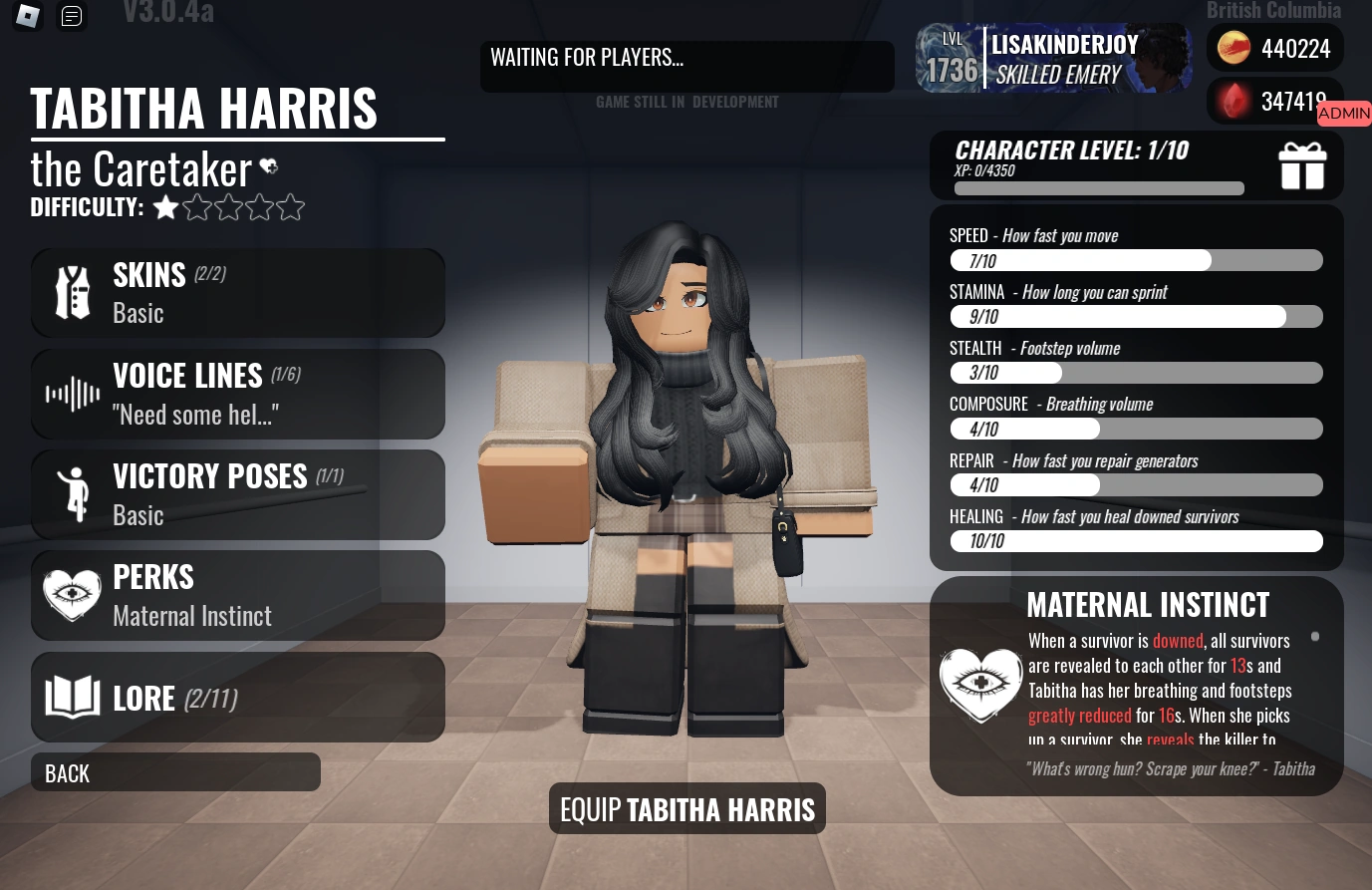Select the Perks Maternal Instinct entry

237,595
